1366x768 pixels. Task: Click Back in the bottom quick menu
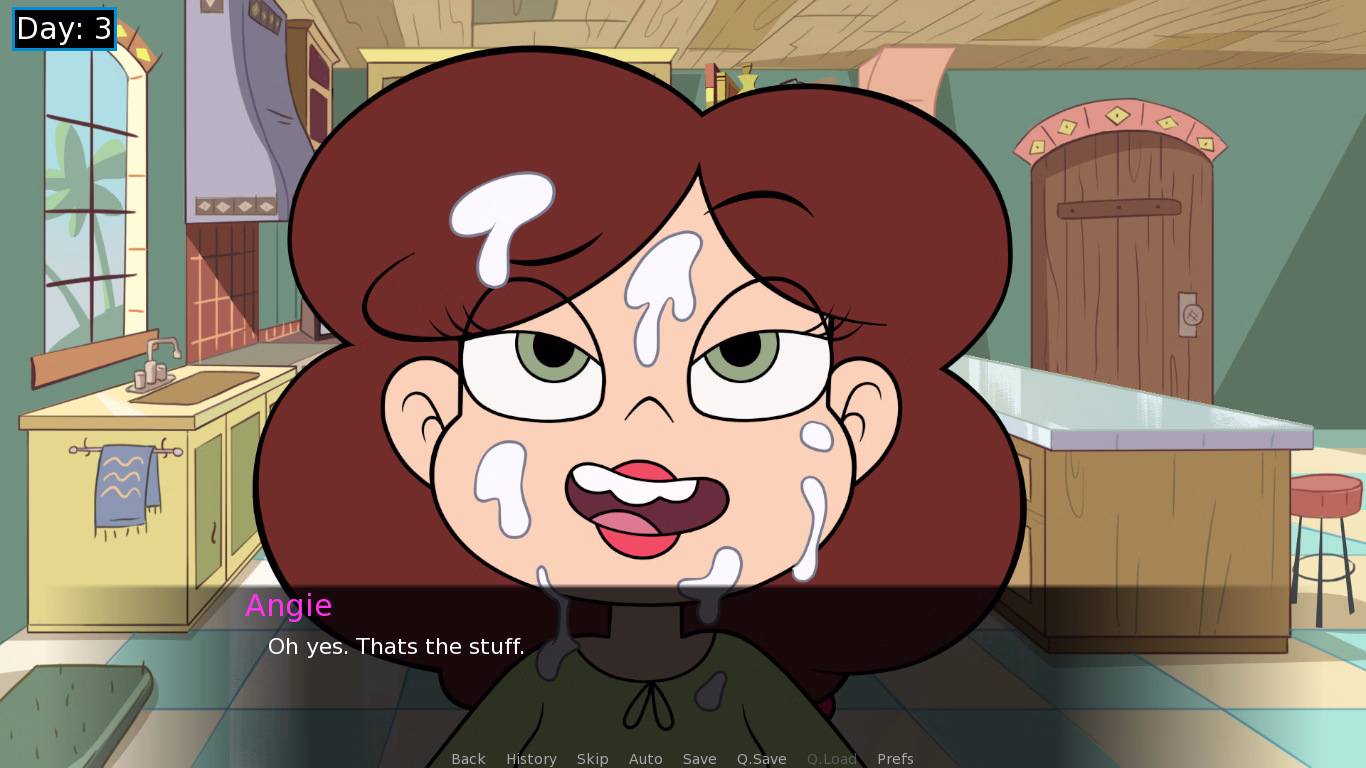click(468, 758)
